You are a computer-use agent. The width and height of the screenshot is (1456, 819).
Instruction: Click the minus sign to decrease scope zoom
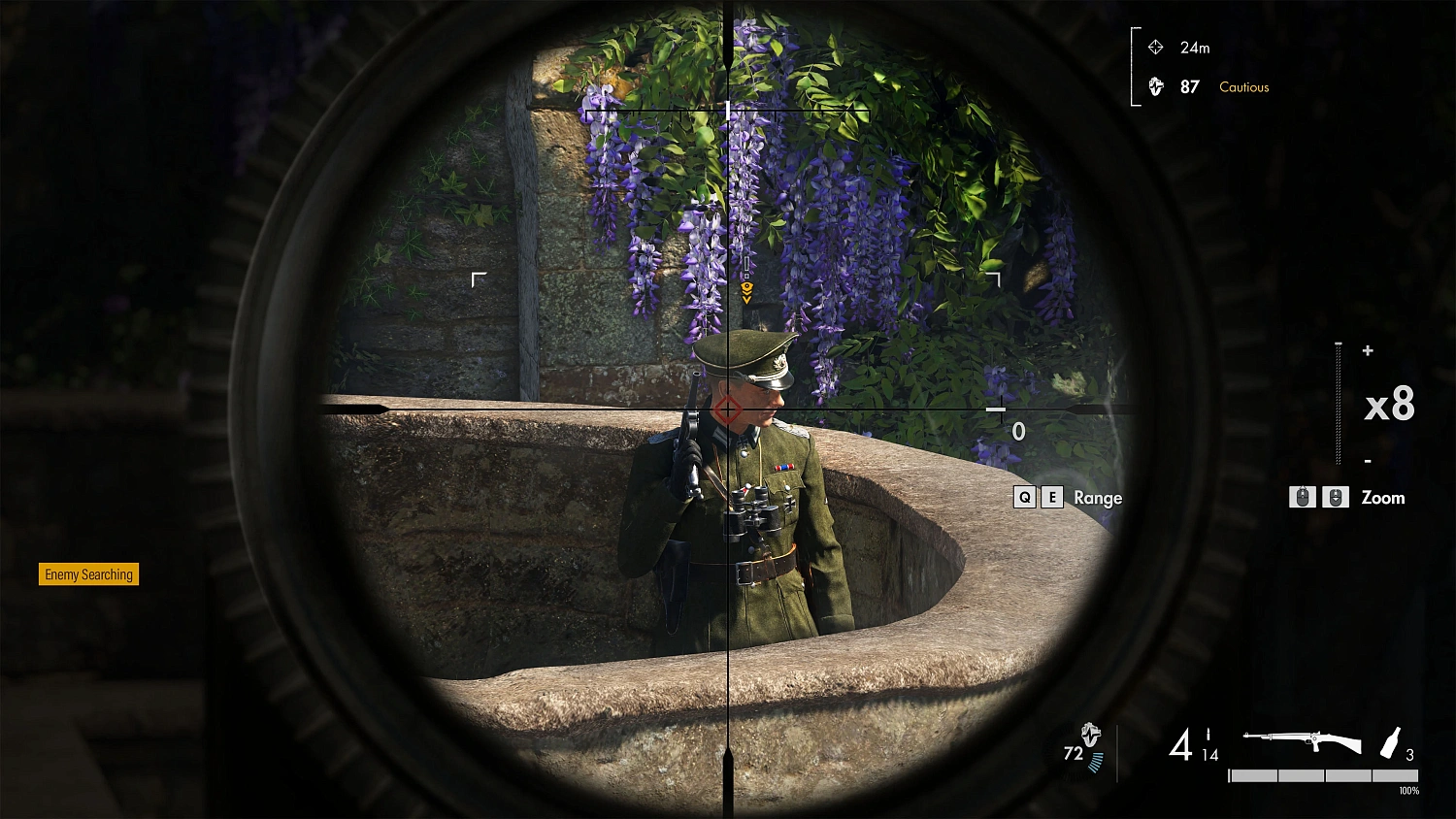[1369, 462]
